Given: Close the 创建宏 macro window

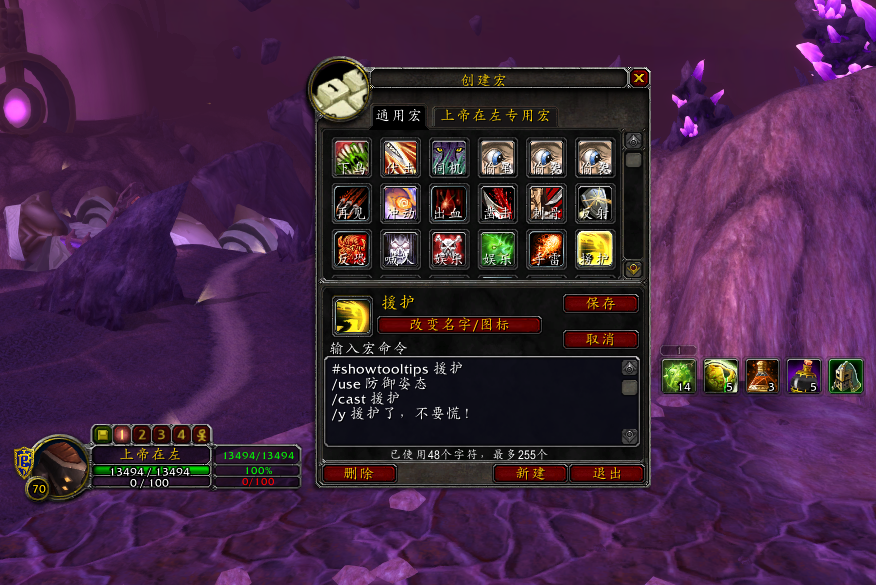Looking at the screenshot, I should click(639, 78).
